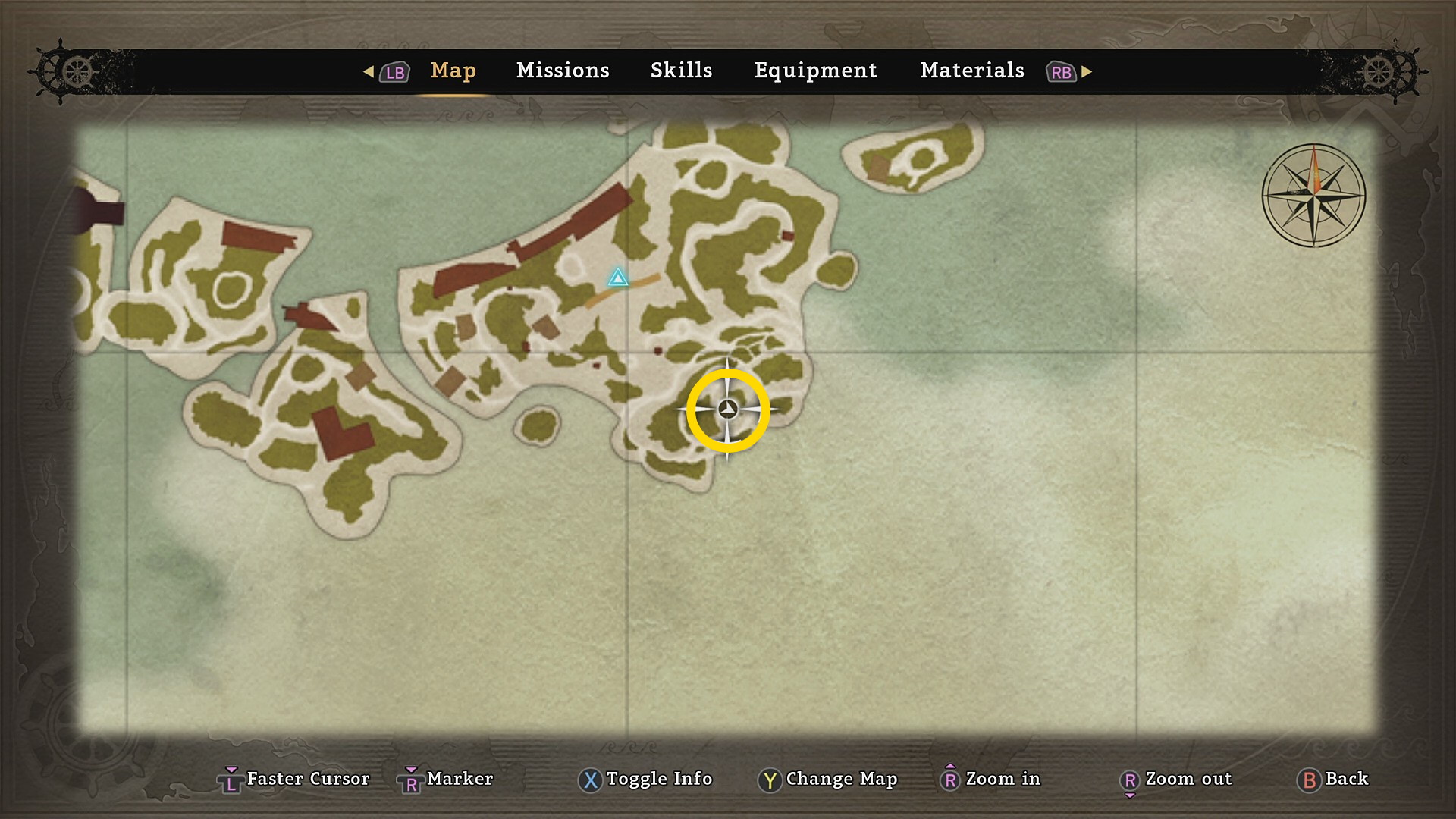Place a Marker on the map
This screenshot has width=1456, height=819.
(x=446, y=779)
